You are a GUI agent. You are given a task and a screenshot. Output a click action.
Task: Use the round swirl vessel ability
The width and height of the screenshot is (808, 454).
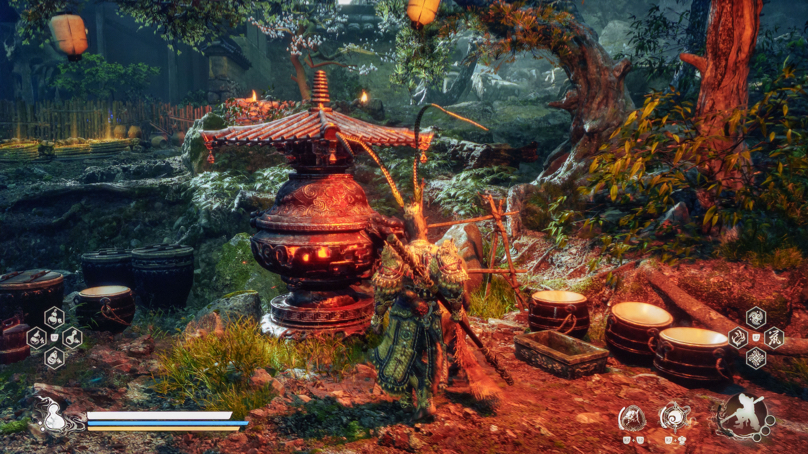(675, 416)
